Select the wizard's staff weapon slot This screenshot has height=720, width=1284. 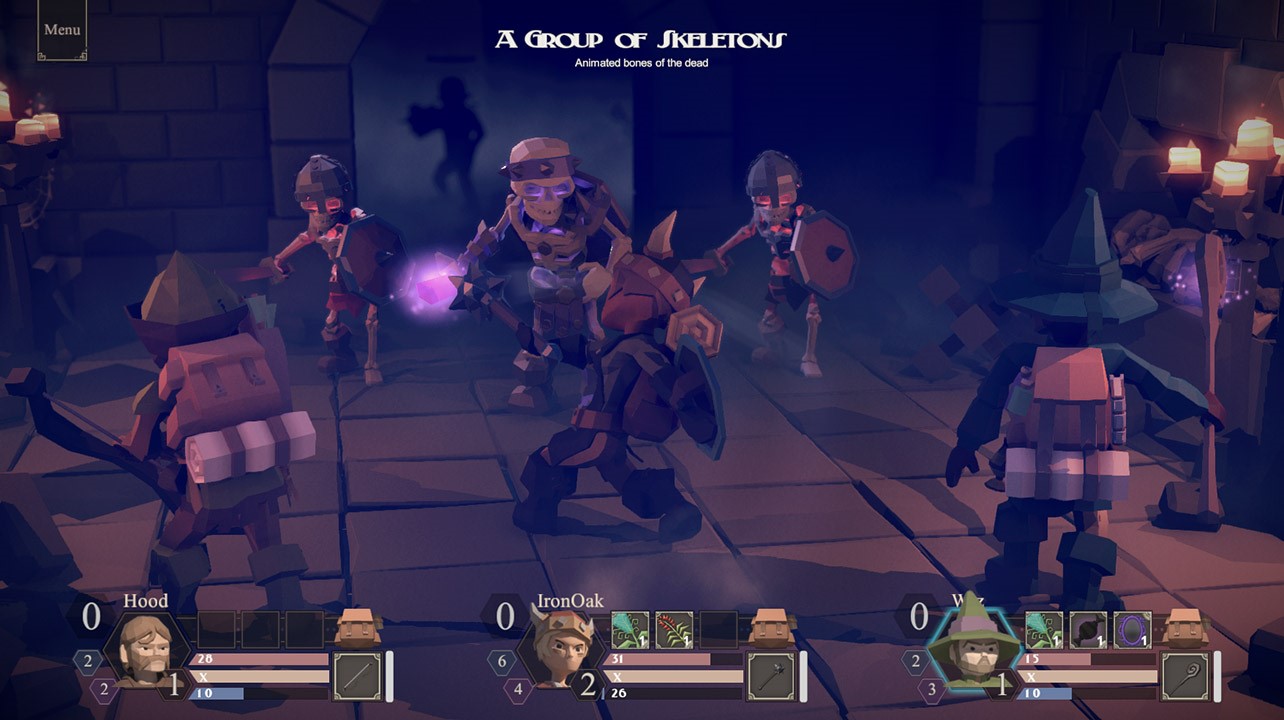coord(1185,677)
